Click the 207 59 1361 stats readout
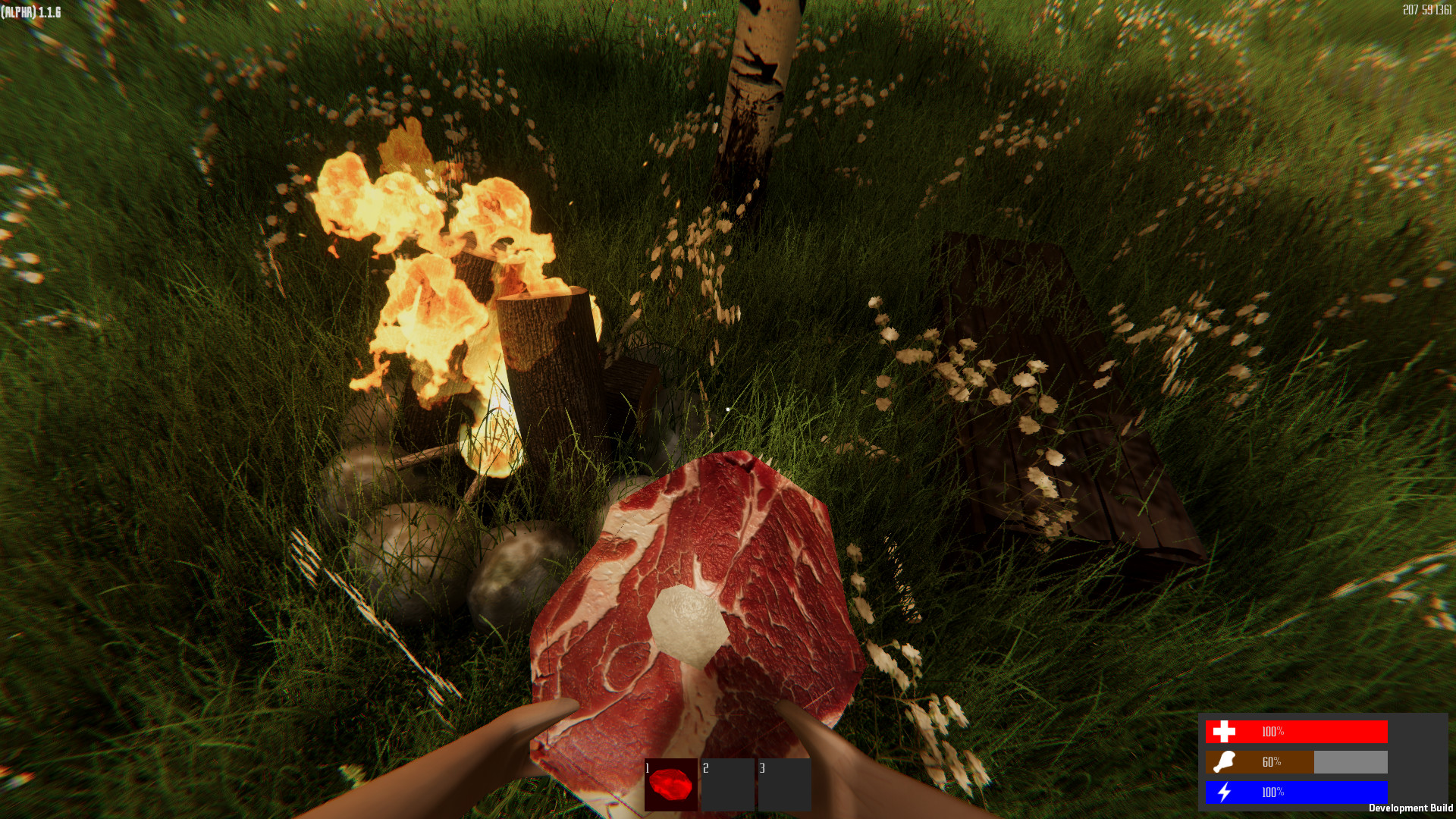The width and height of the screenshot is (1456, 819). (1428, 10)
